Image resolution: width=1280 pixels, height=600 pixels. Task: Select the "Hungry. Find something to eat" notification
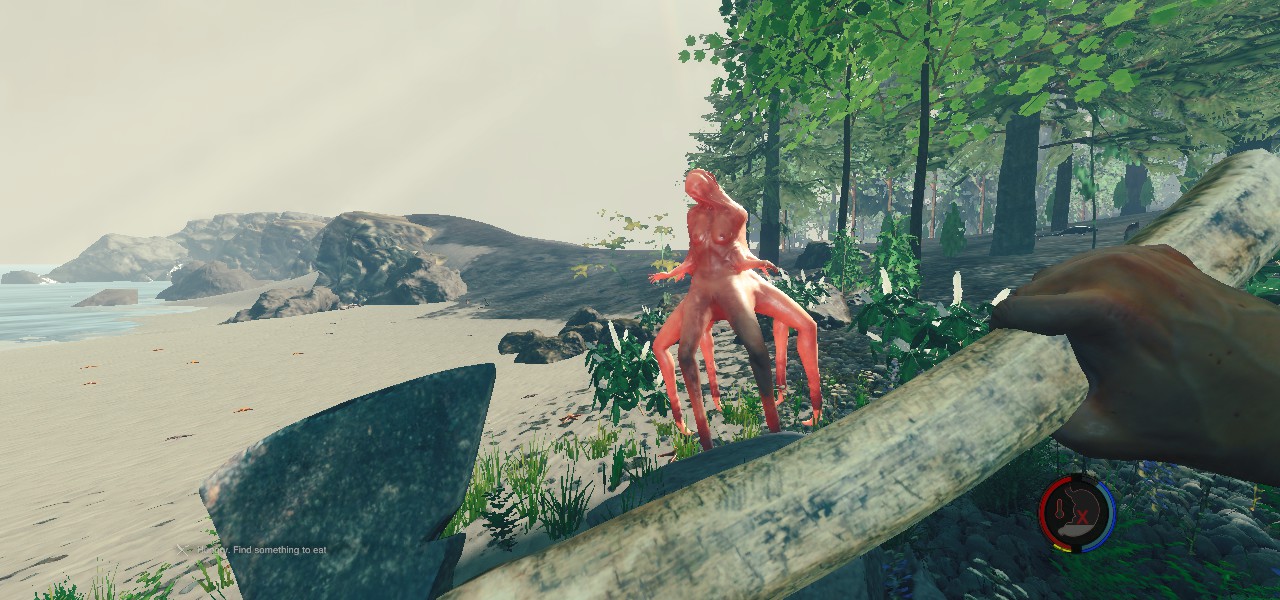259,549
